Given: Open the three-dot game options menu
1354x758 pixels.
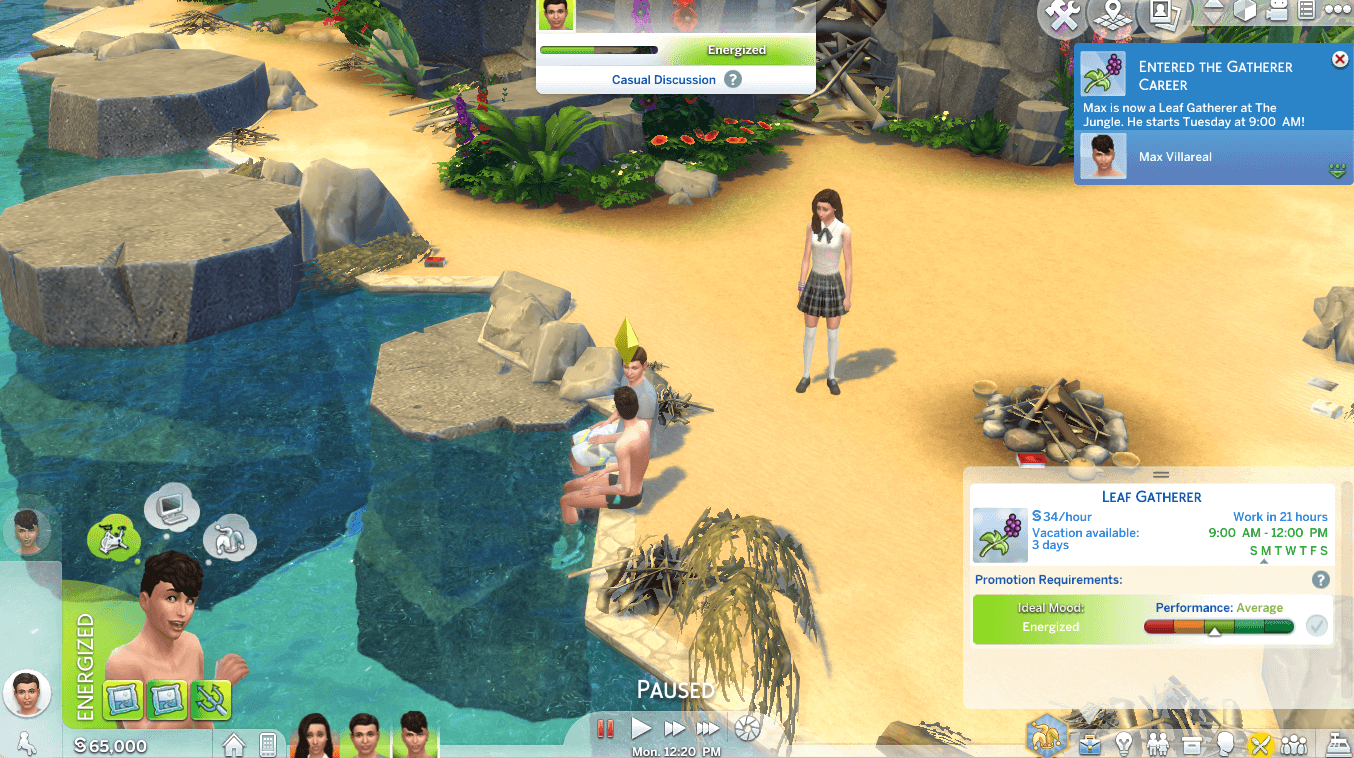Looking at the screenshot, I should click(1337, 10).
